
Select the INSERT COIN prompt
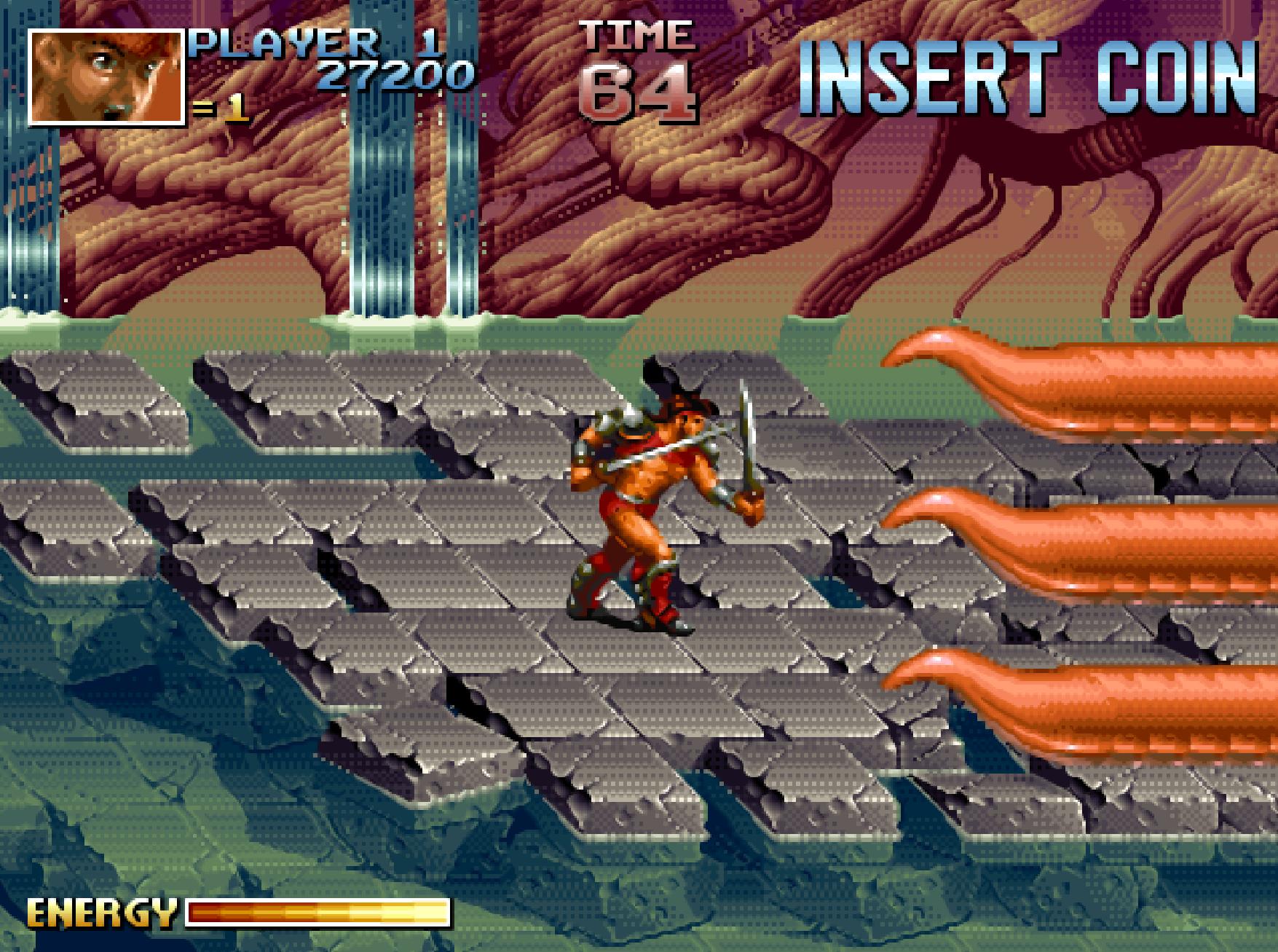tap(1028, 77)
